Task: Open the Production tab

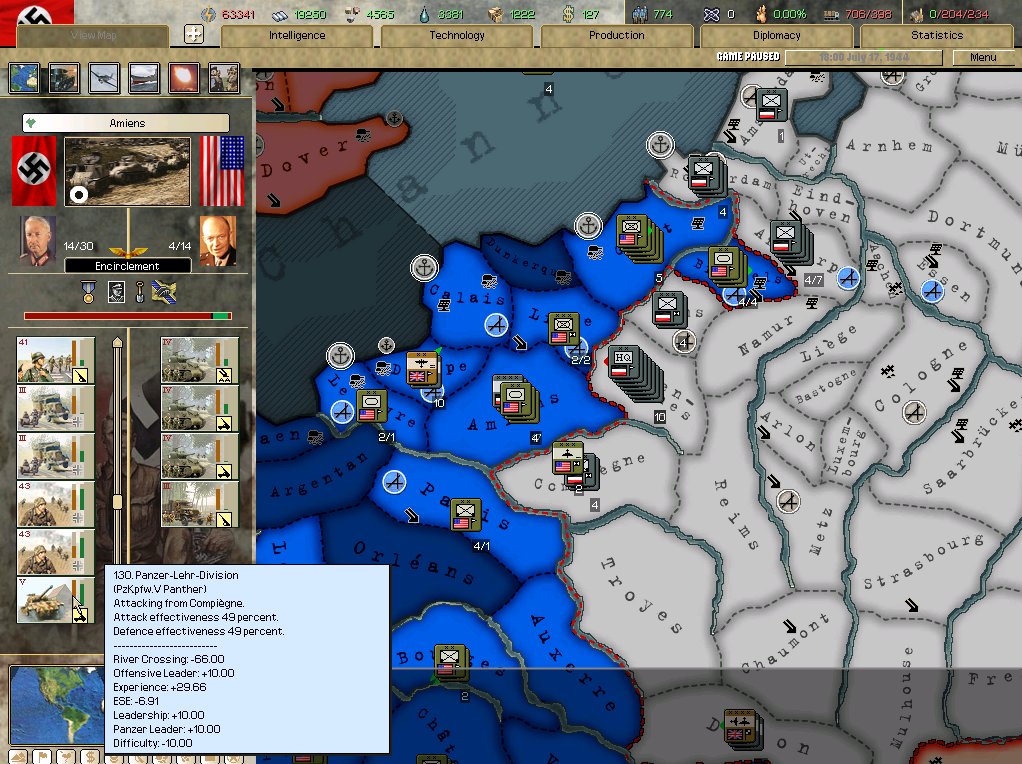Action: (617, 36)
